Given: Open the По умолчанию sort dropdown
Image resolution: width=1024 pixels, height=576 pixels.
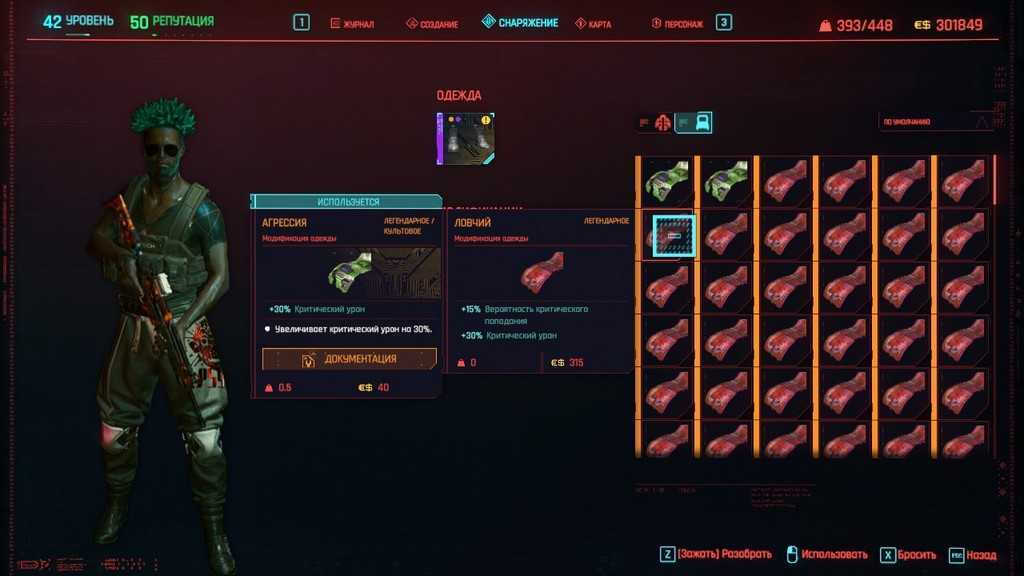Looking at the screenshot, I should point(936,122).
